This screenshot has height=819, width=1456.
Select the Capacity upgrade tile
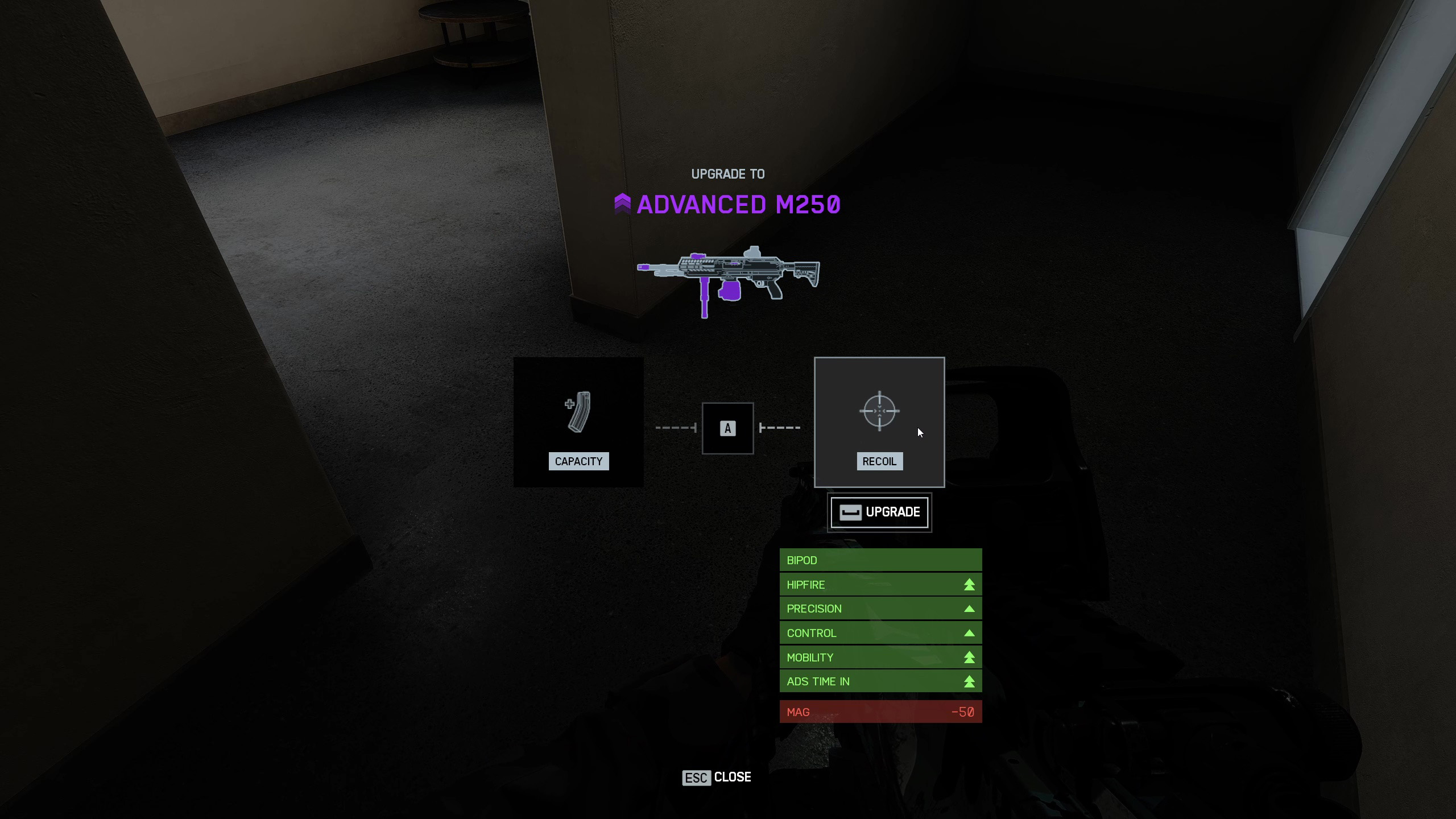(x=578, y=422)
